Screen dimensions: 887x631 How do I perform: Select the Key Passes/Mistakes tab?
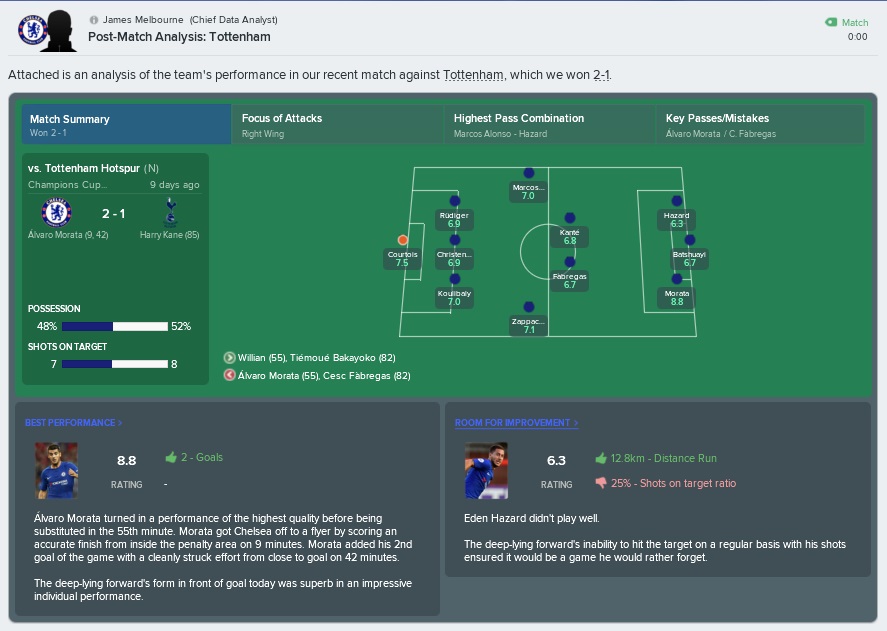pos(760,125)
